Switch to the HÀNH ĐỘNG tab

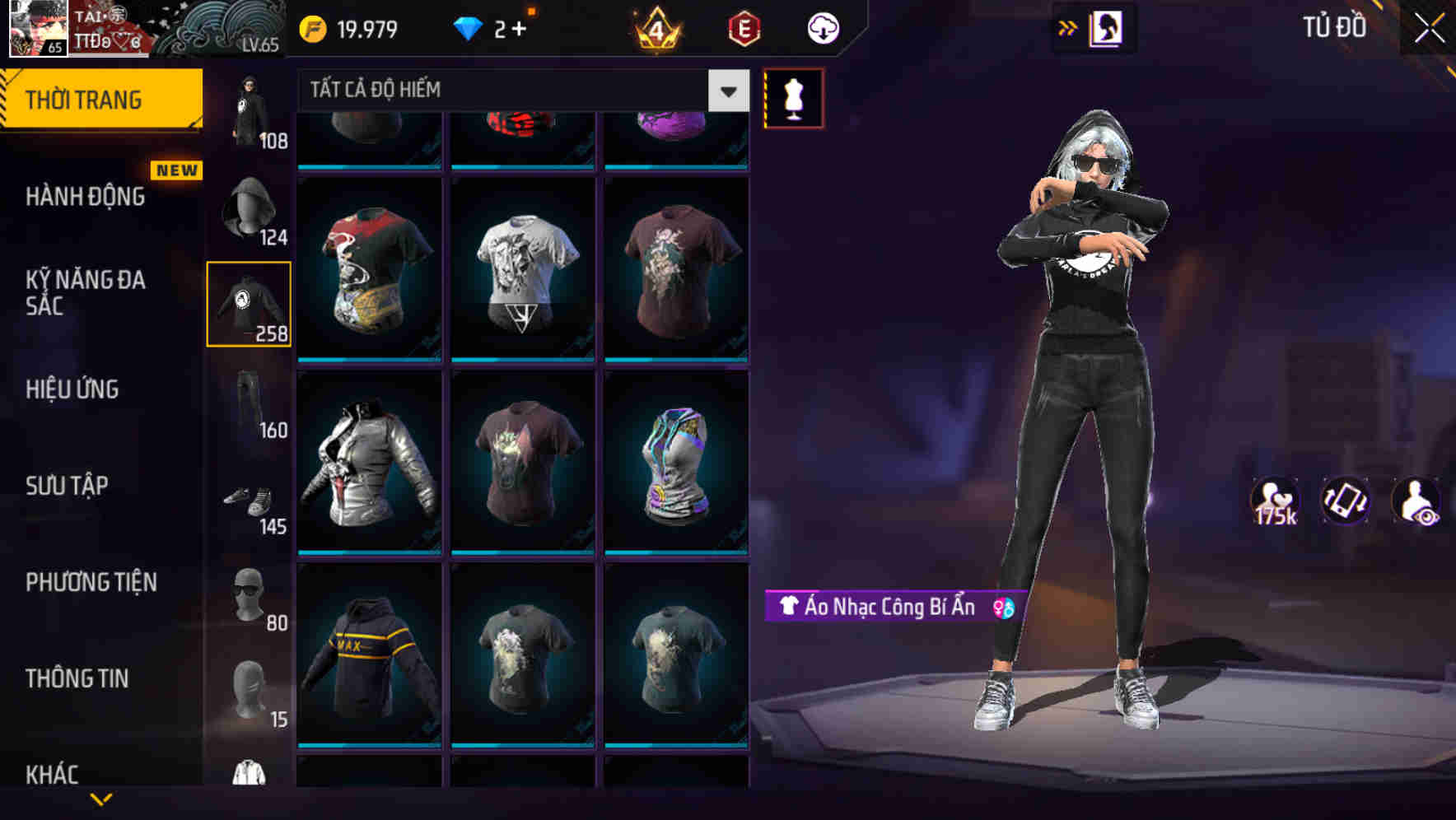click(85, 198)
